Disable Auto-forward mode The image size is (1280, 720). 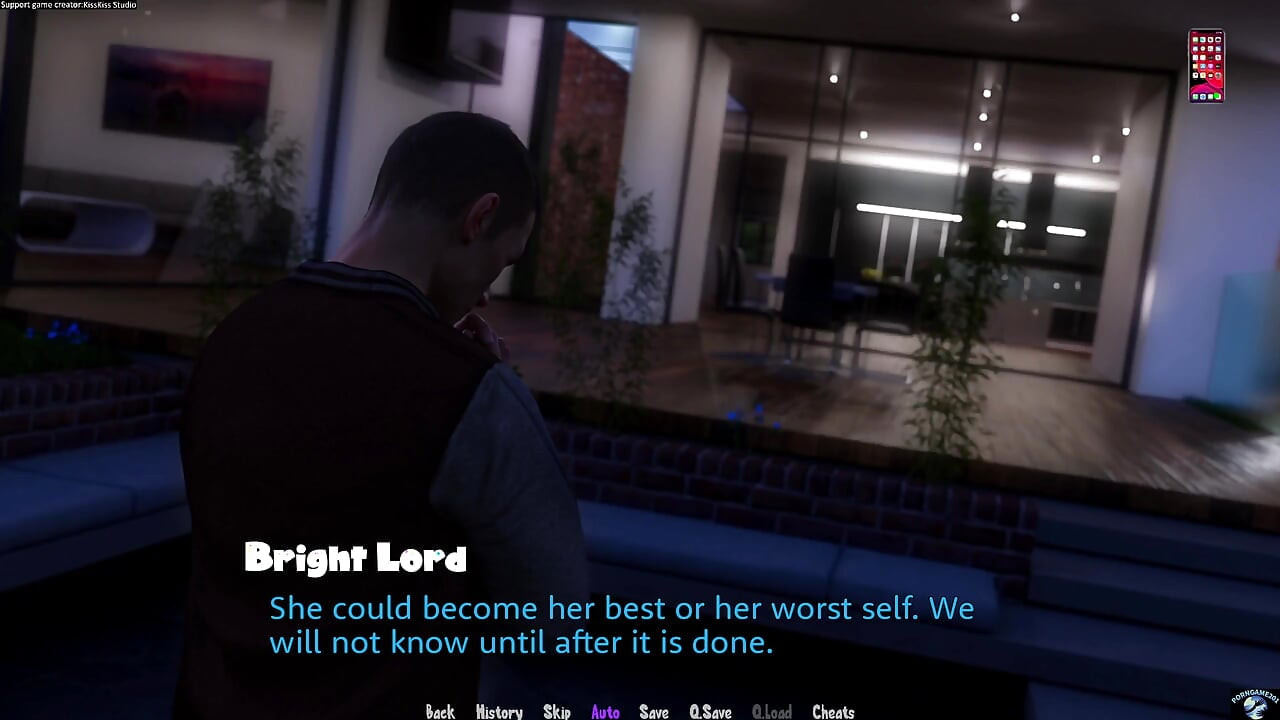click(605, 711)
